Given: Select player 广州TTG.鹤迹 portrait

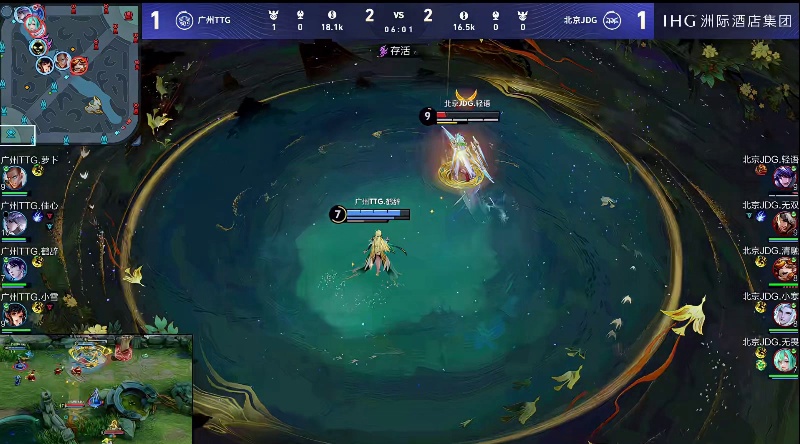Looking at the screenshot, I should point(13,268).
